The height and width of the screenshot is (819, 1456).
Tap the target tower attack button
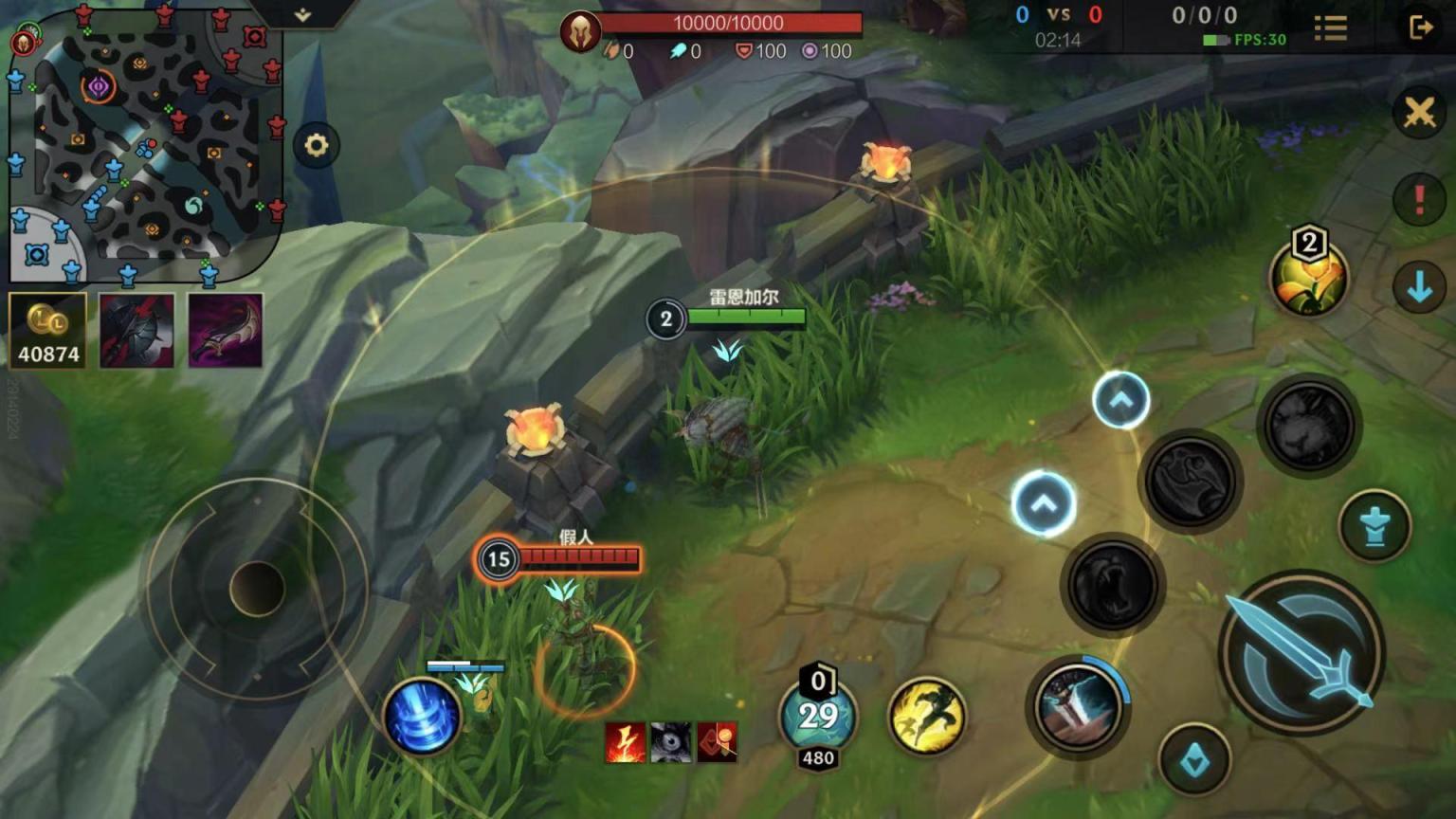click(1375, 526)
